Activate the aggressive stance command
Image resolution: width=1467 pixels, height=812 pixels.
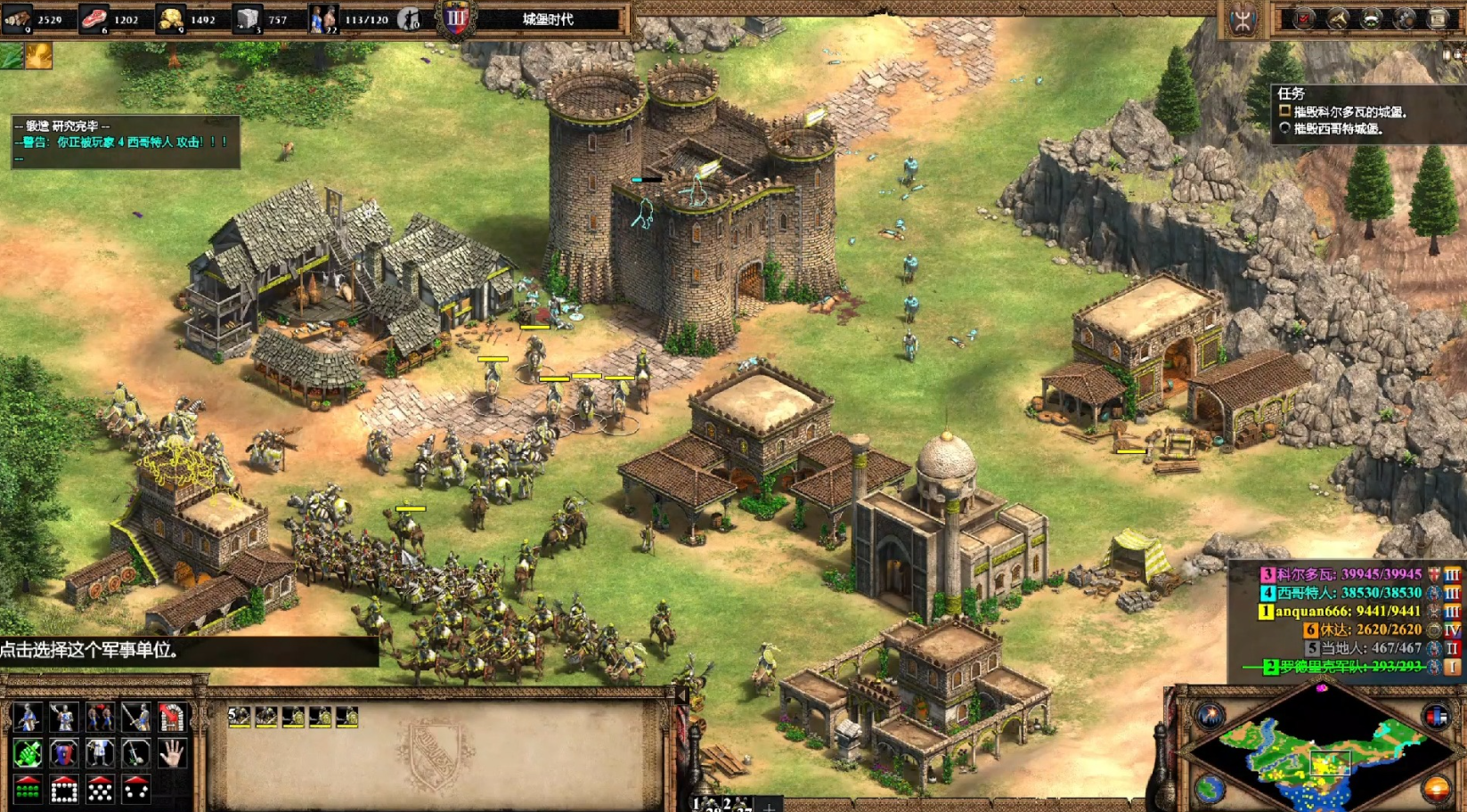[x=28, y=753]
